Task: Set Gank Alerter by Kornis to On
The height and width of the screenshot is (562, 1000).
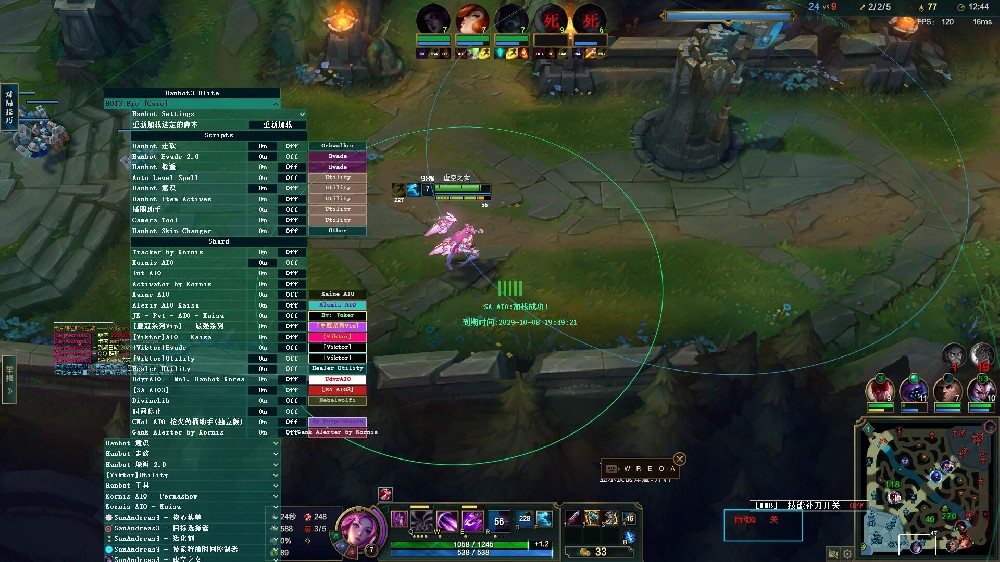Action: pyautogui.click(x=263, y=432)
